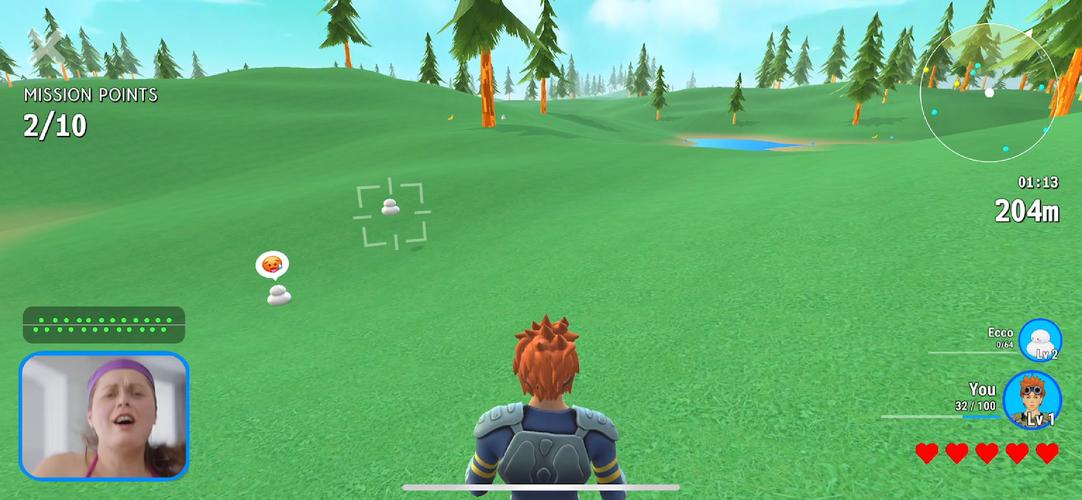Open the player camera thumbnail
This screenshot has width=1082, height=500.
104,415
